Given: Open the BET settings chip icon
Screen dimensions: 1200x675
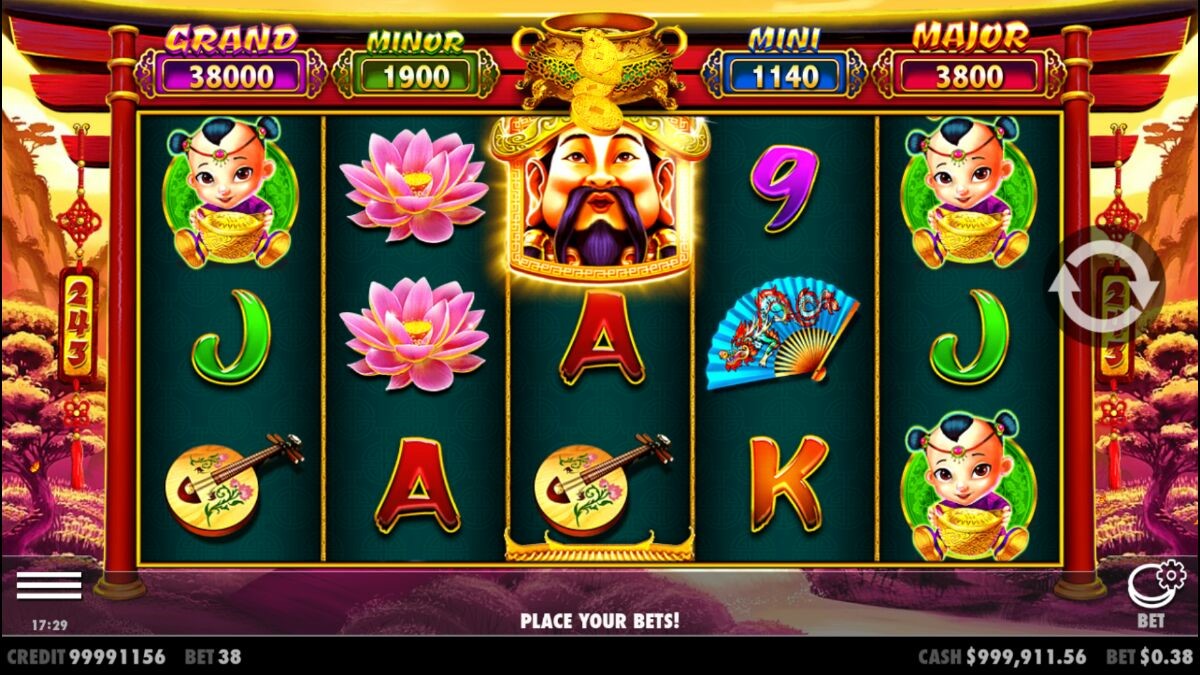Looking at the screenshot, I should (1154, 586).
